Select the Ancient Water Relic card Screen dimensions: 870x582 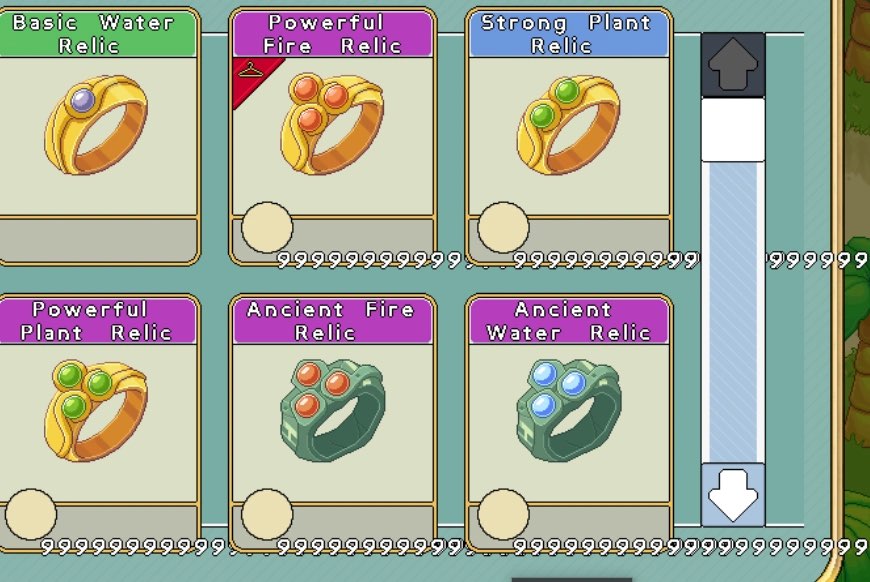tap(569, 420)
